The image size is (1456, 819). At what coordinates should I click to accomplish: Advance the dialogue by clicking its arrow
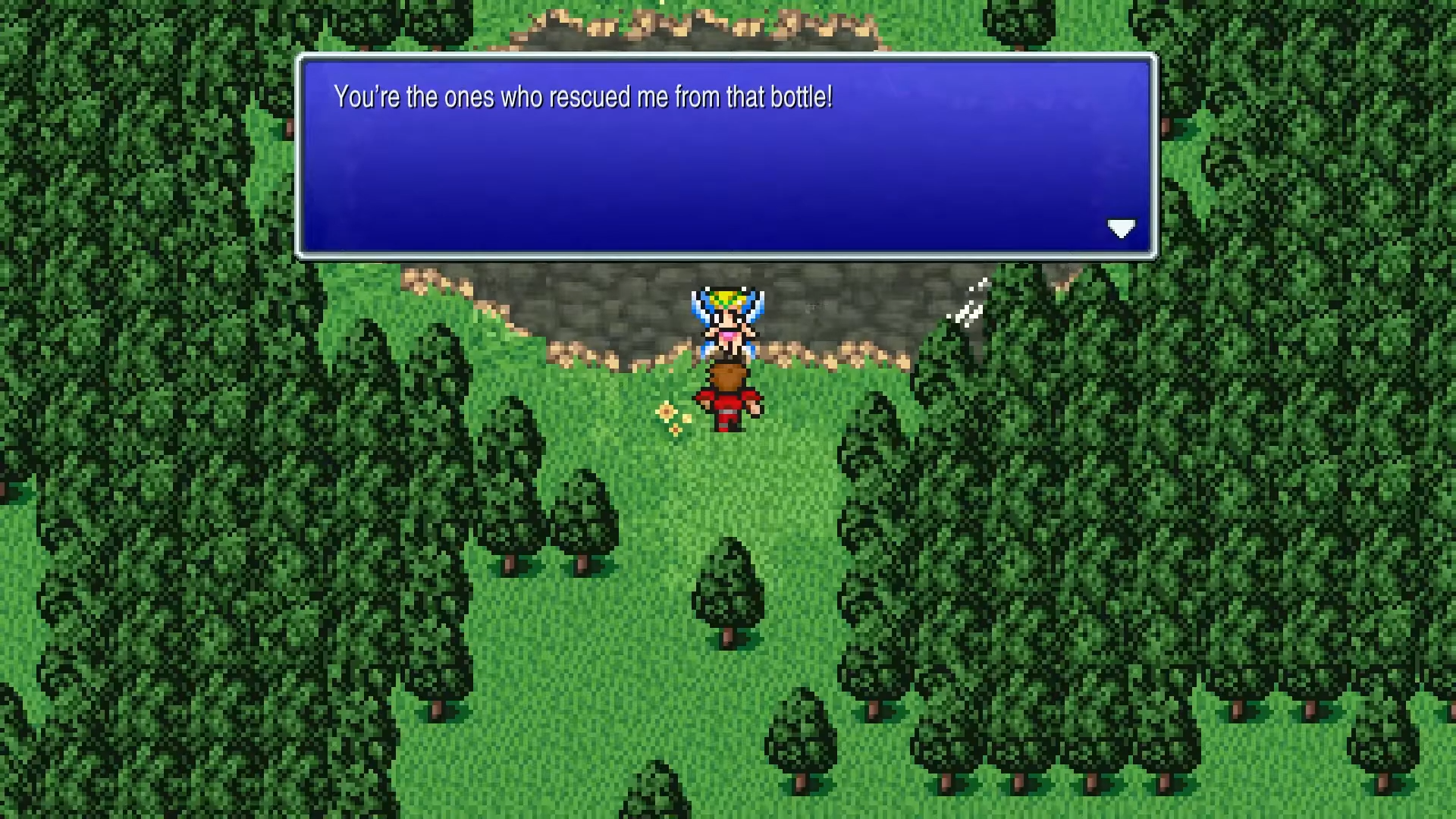pyautogui.click(x=1122, y=228)
